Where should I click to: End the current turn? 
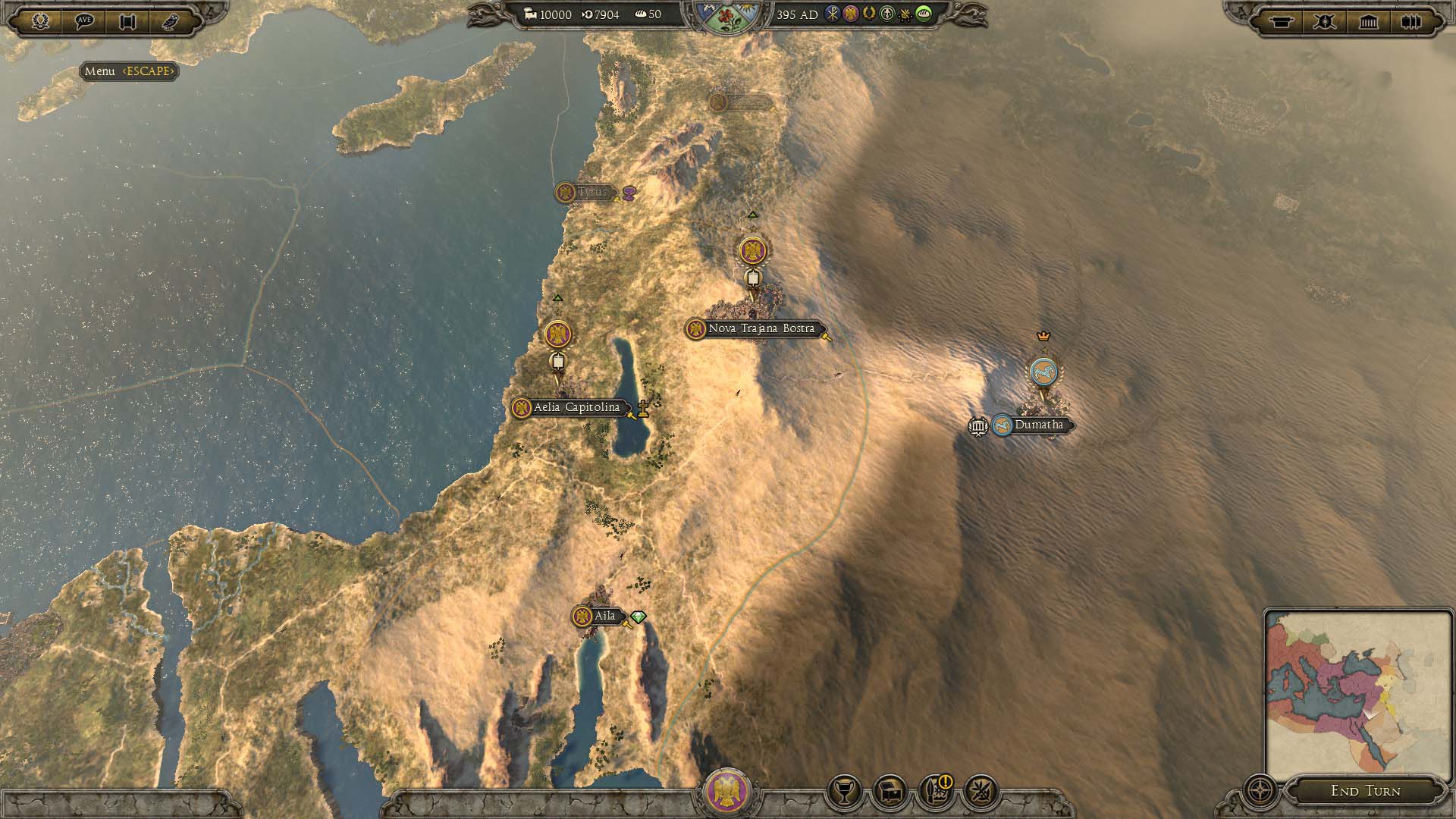point(1365,791)
